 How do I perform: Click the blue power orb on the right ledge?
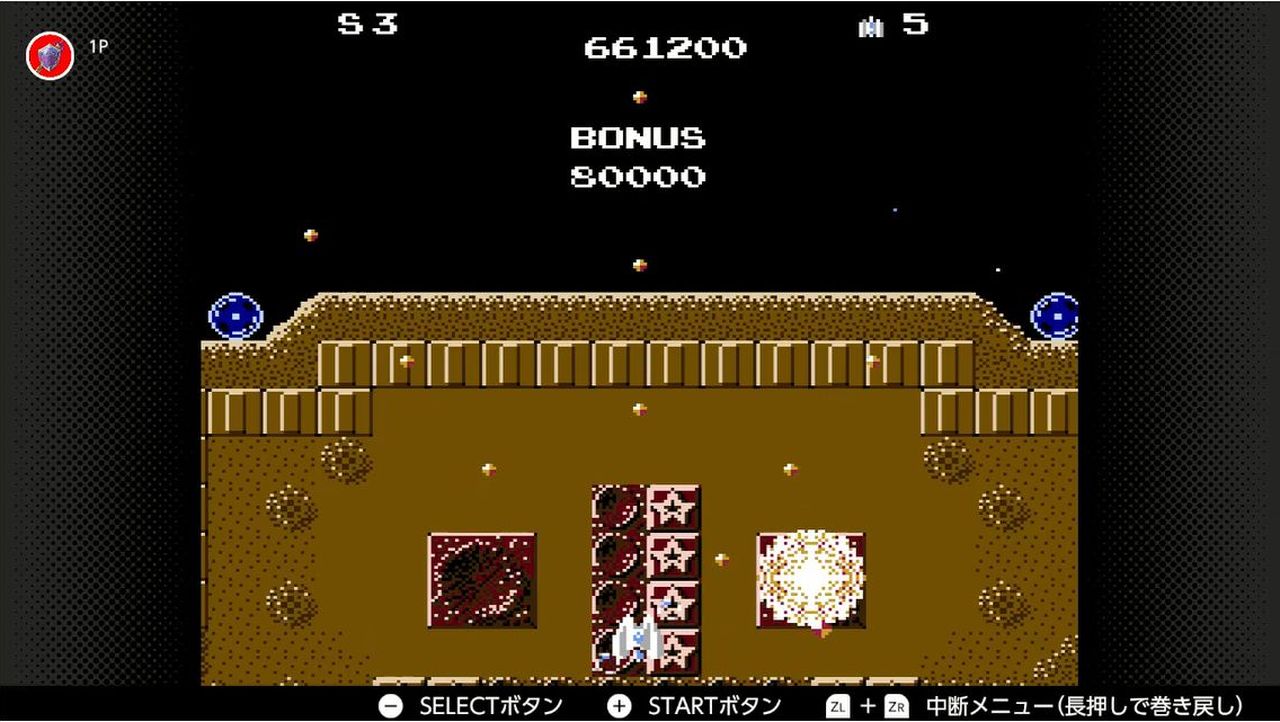(1055, 318)
